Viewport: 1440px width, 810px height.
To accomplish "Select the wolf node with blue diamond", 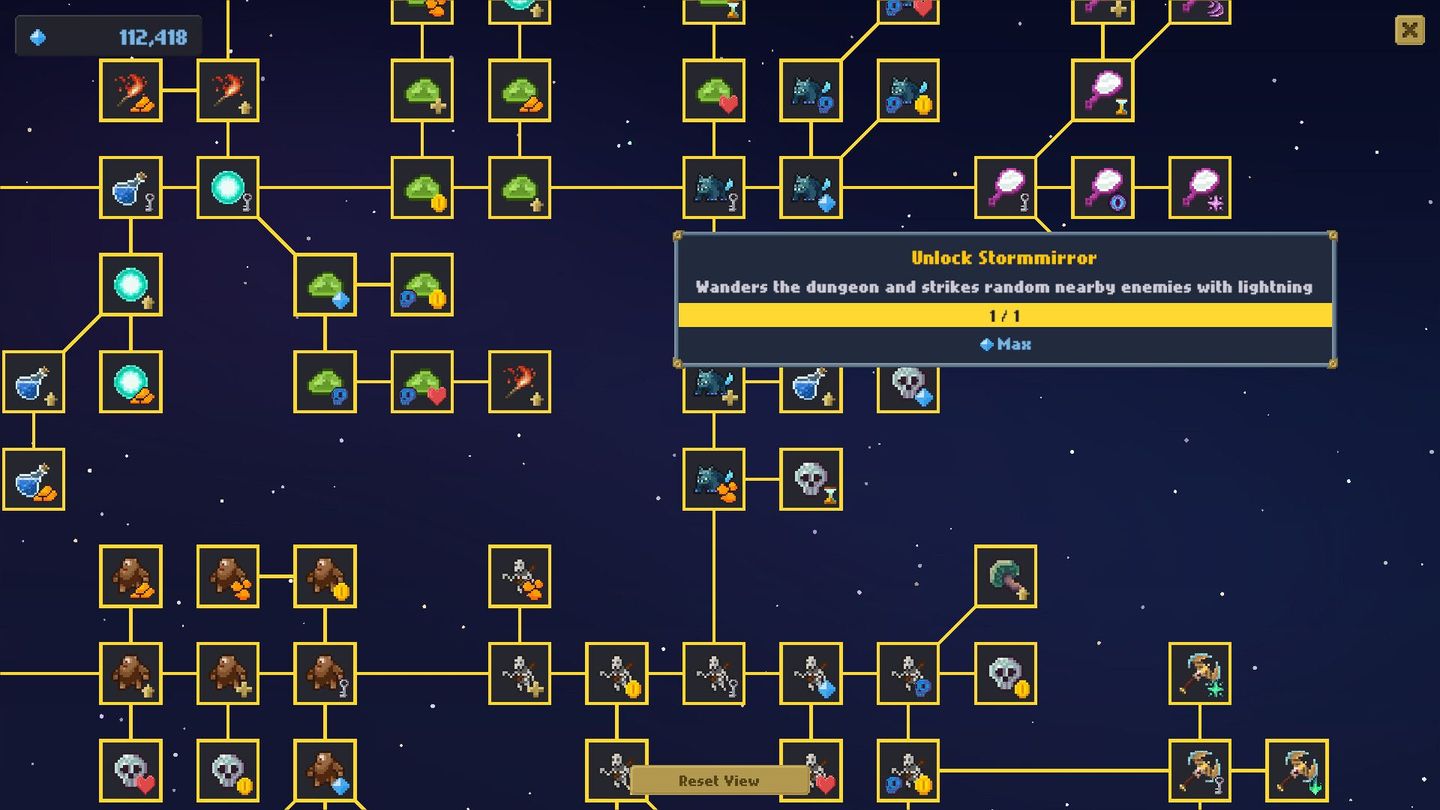I will click(810, 188).
